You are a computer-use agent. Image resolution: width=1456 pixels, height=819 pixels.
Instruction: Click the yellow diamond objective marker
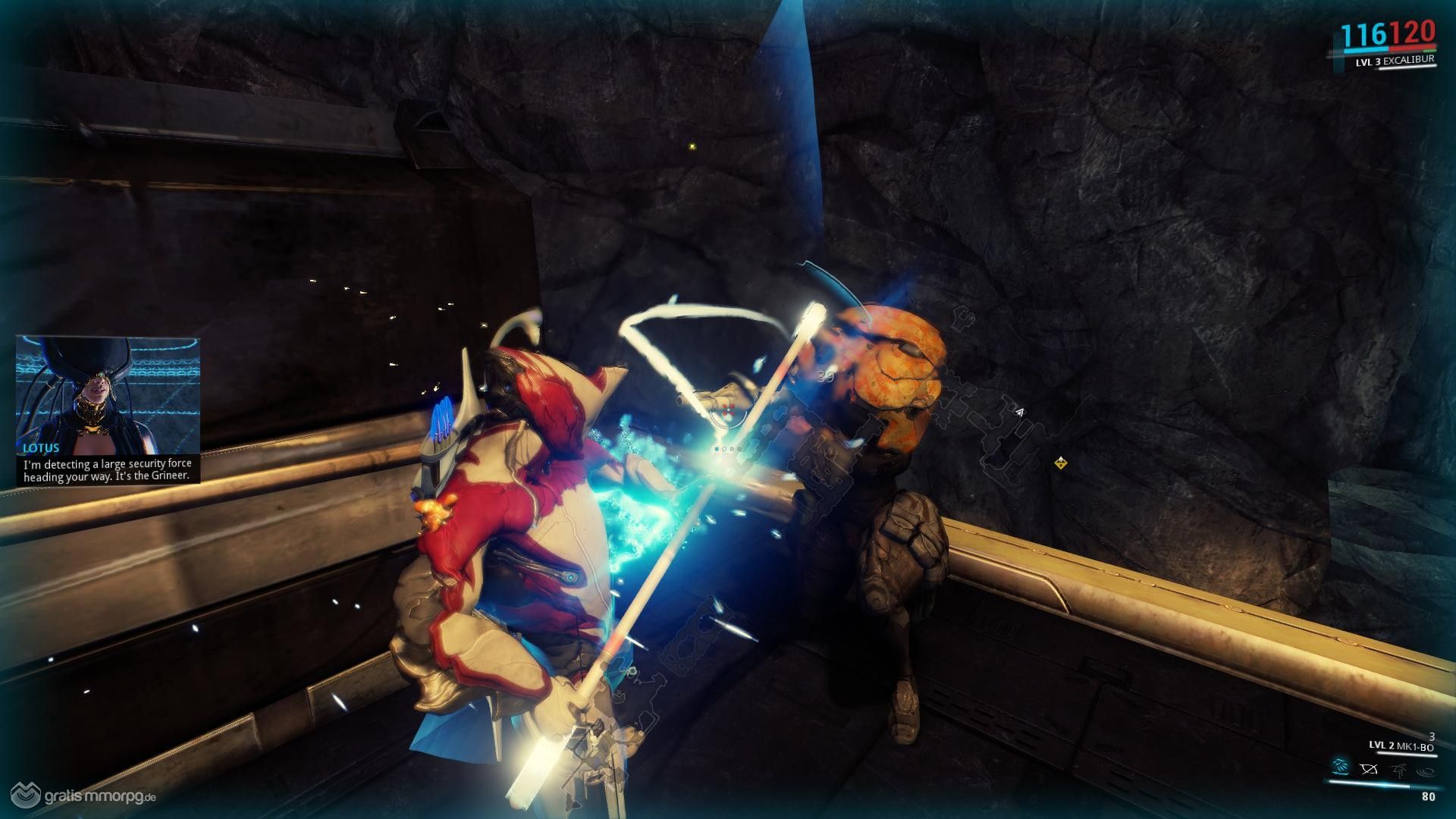click(1061, 463)
